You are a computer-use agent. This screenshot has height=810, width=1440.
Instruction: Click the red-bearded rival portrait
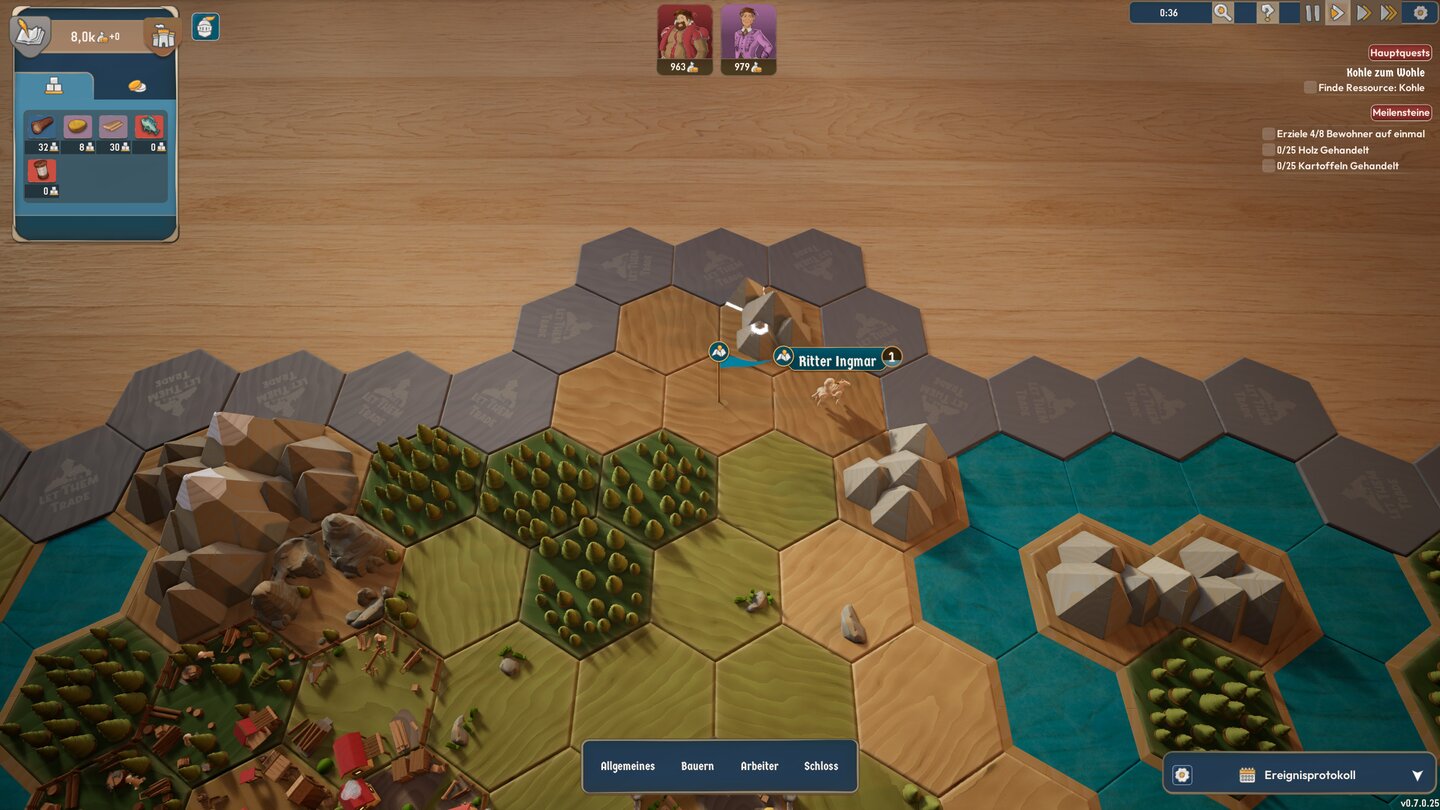pyautogui.click(x=685, y=32)
